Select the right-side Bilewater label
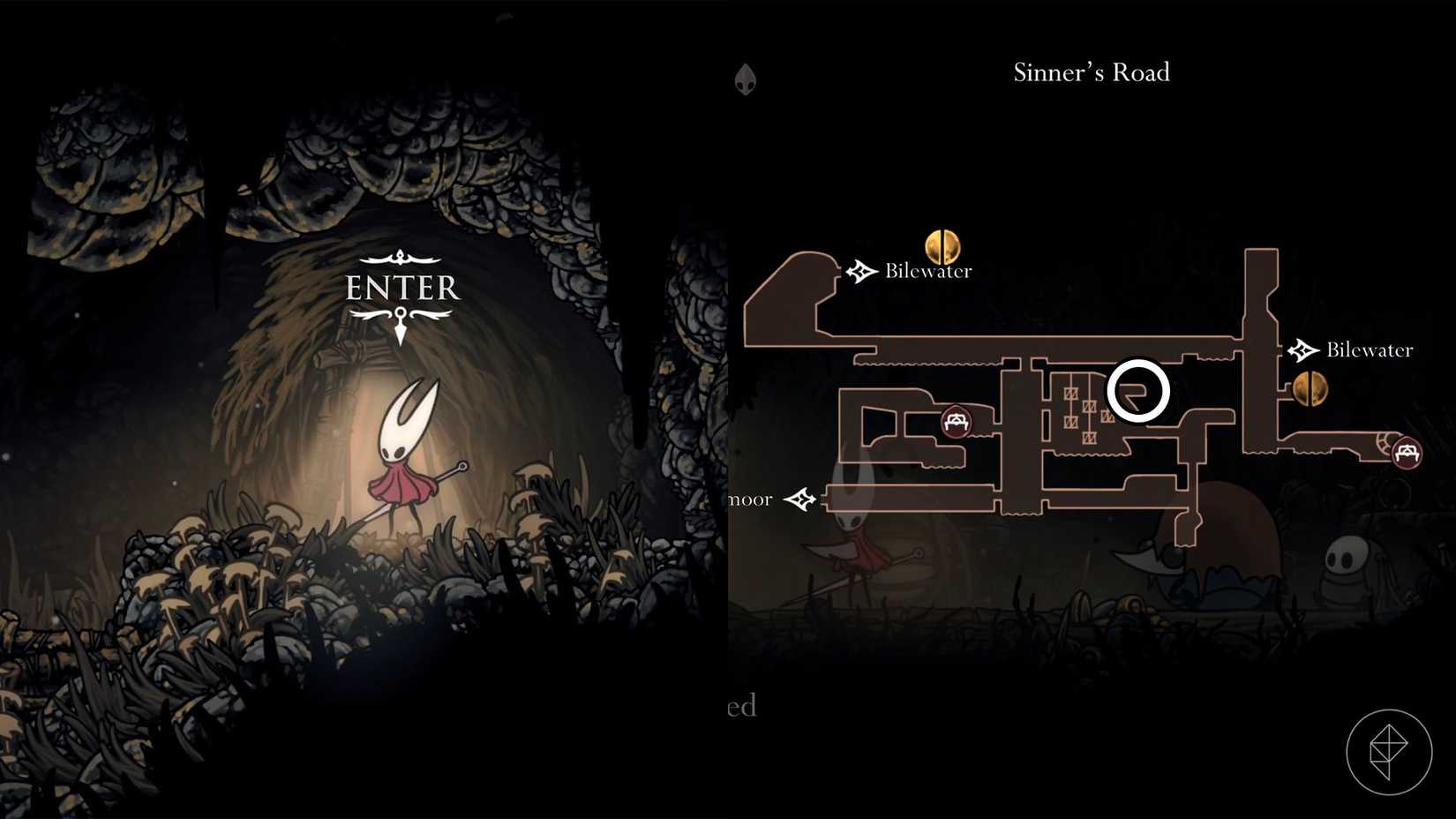 coord(1369,349)
